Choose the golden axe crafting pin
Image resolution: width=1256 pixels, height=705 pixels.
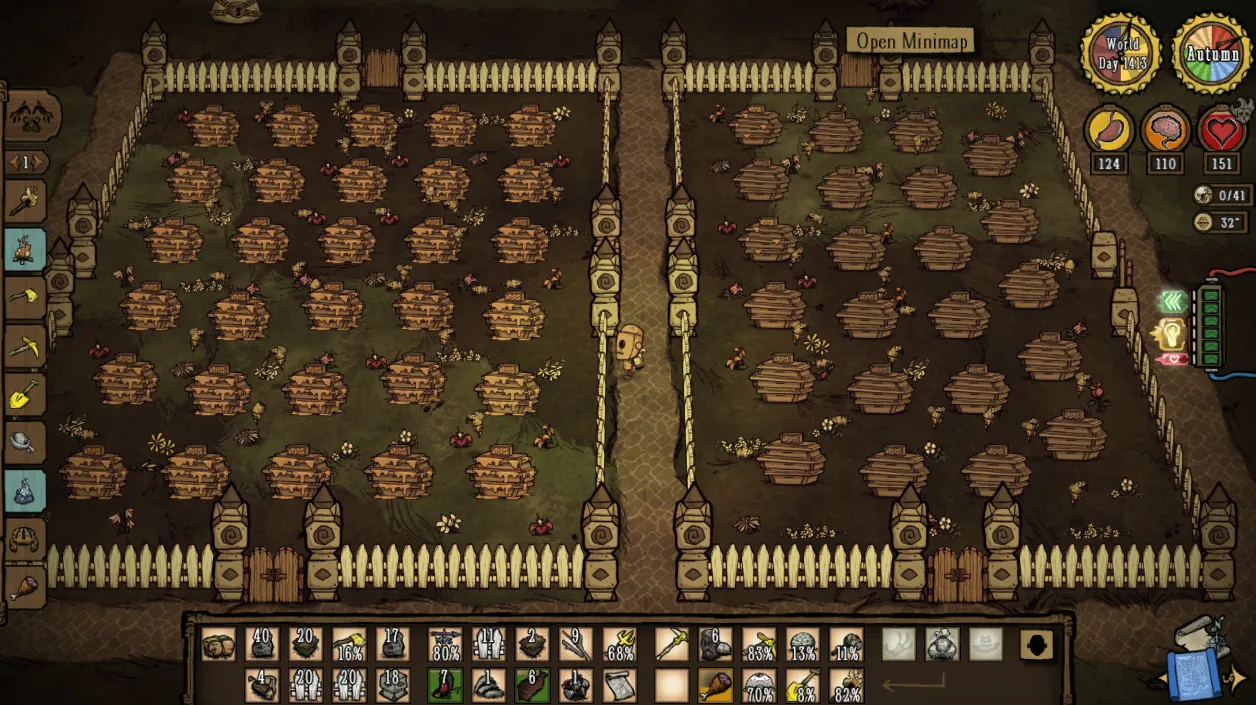coord(25,298)
